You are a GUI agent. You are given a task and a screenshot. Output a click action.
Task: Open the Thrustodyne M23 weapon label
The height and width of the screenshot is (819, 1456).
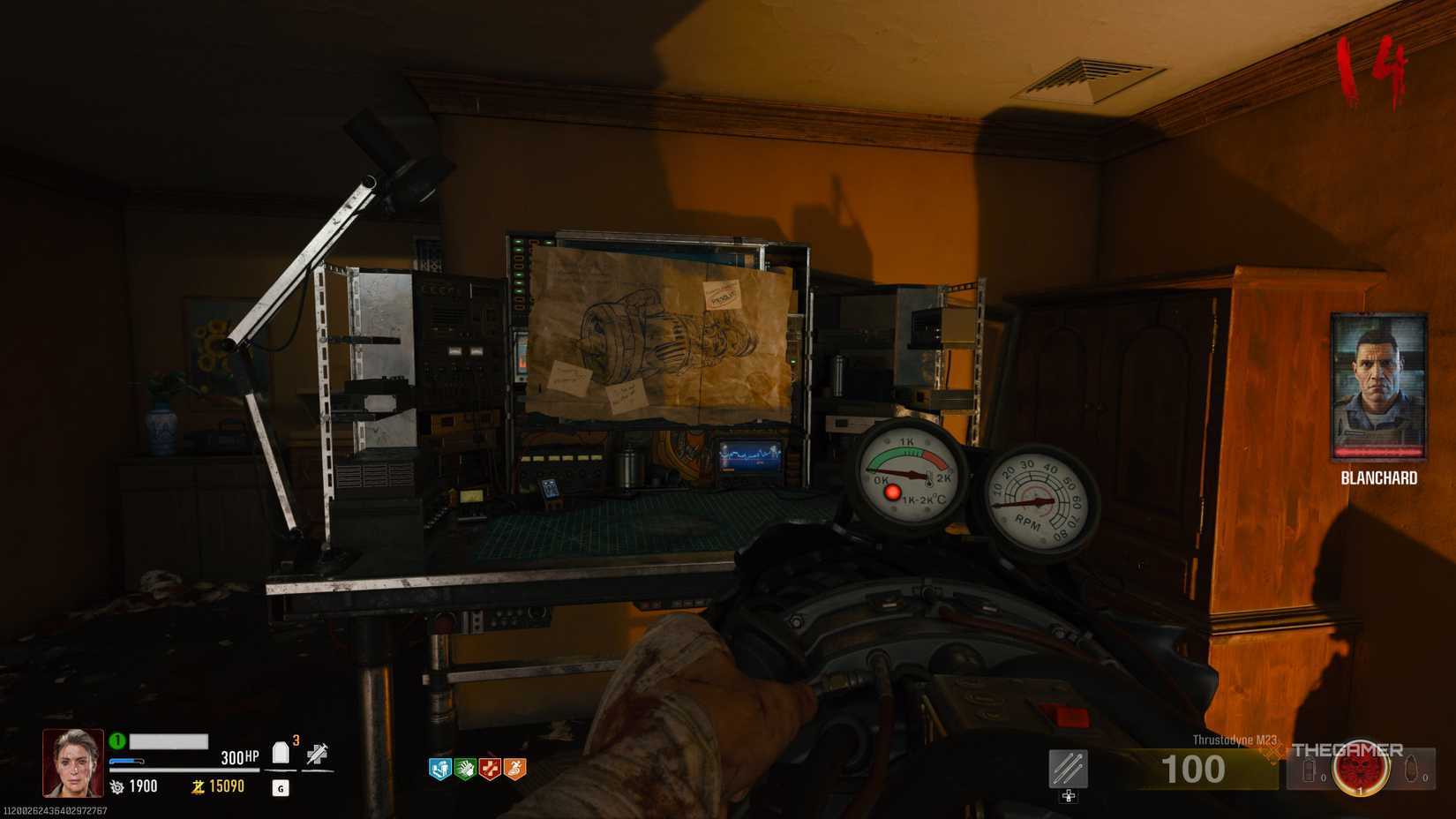[x=1235, y=739]
